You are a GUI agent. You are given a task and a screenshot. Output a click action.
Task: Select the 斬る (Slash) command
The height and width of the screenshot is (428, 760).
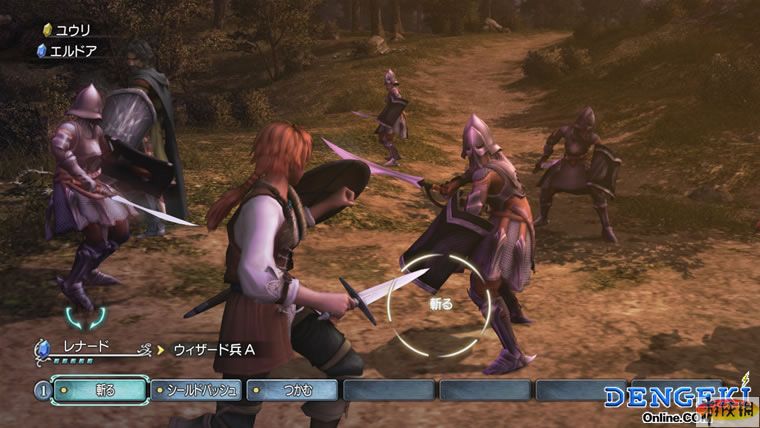pos(98,390)
